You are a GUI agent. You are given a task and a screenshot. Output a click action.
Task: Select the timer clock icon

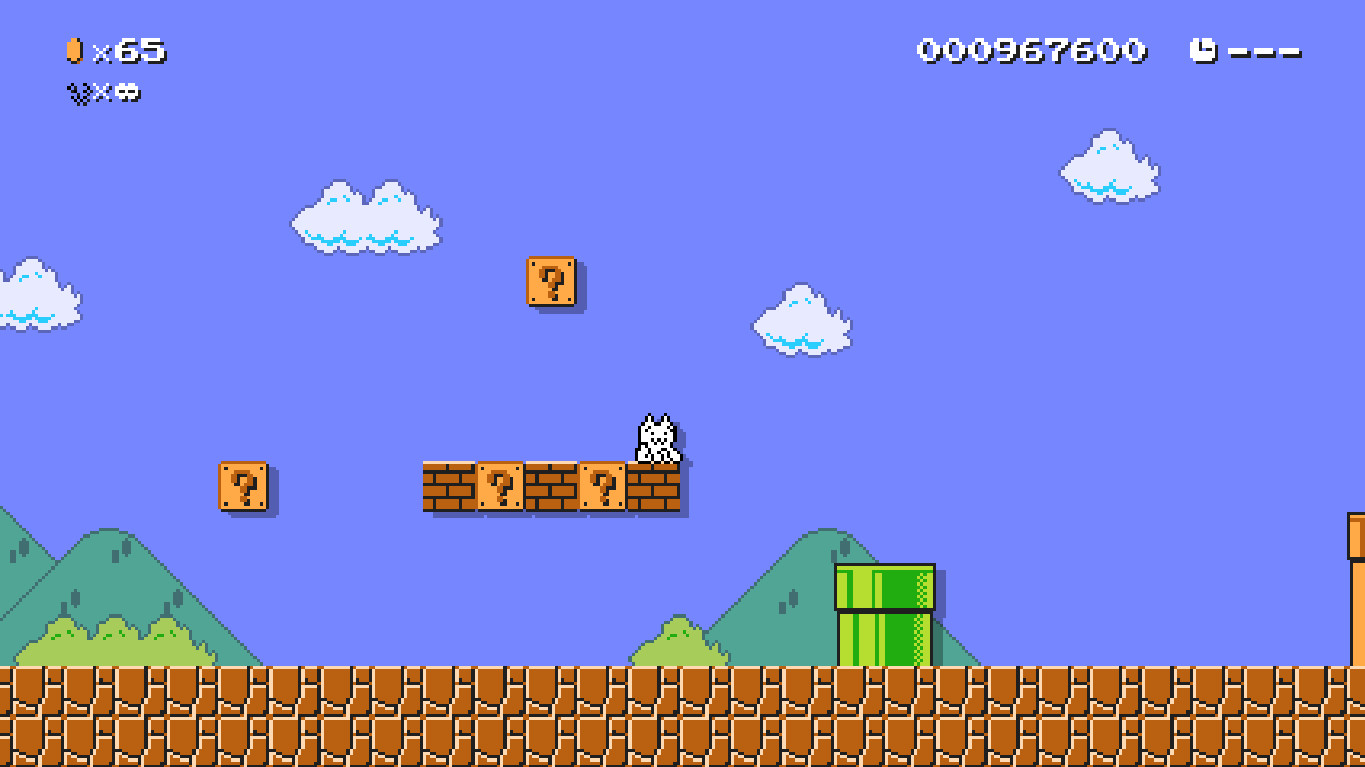1205,49
